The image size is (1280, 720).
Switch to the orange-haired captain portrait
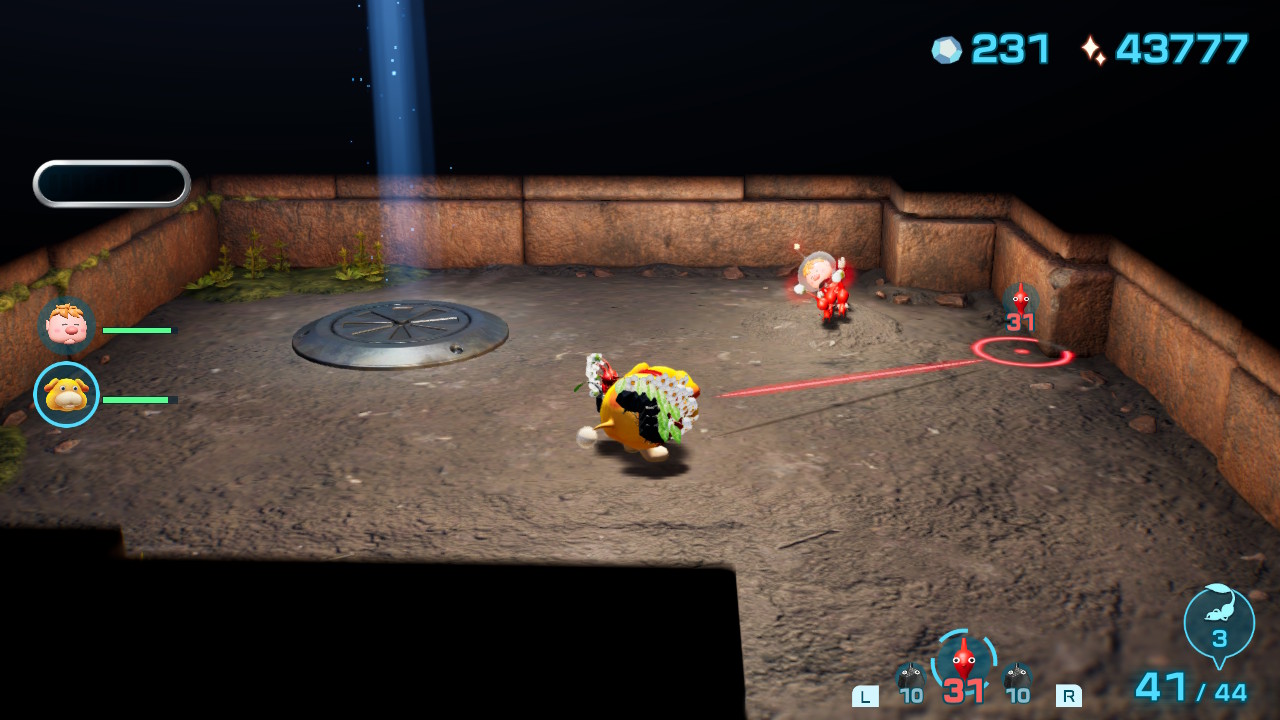67,326
